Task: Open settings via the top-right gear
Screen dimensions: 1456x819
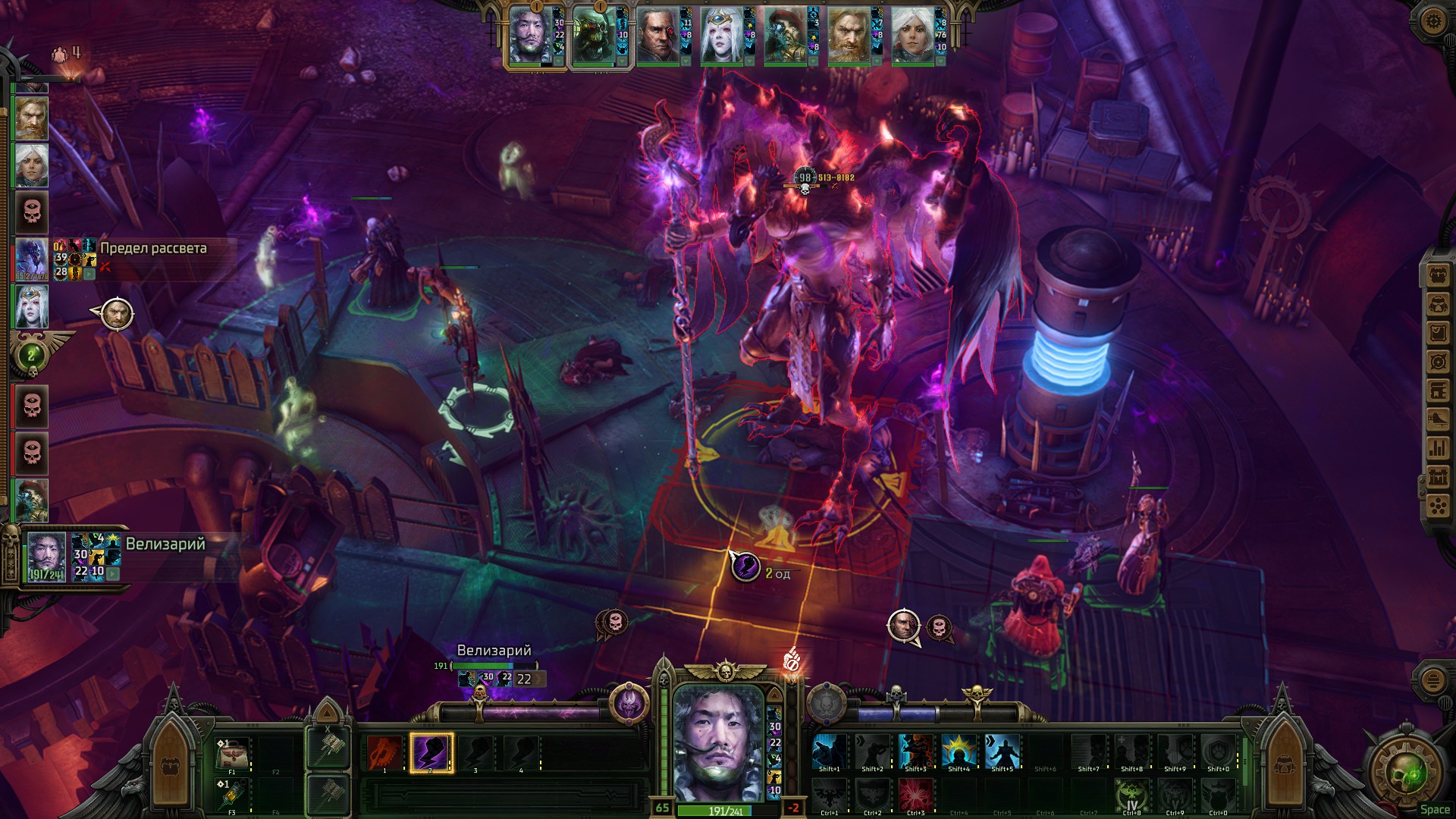Action: click(1432, 20)
